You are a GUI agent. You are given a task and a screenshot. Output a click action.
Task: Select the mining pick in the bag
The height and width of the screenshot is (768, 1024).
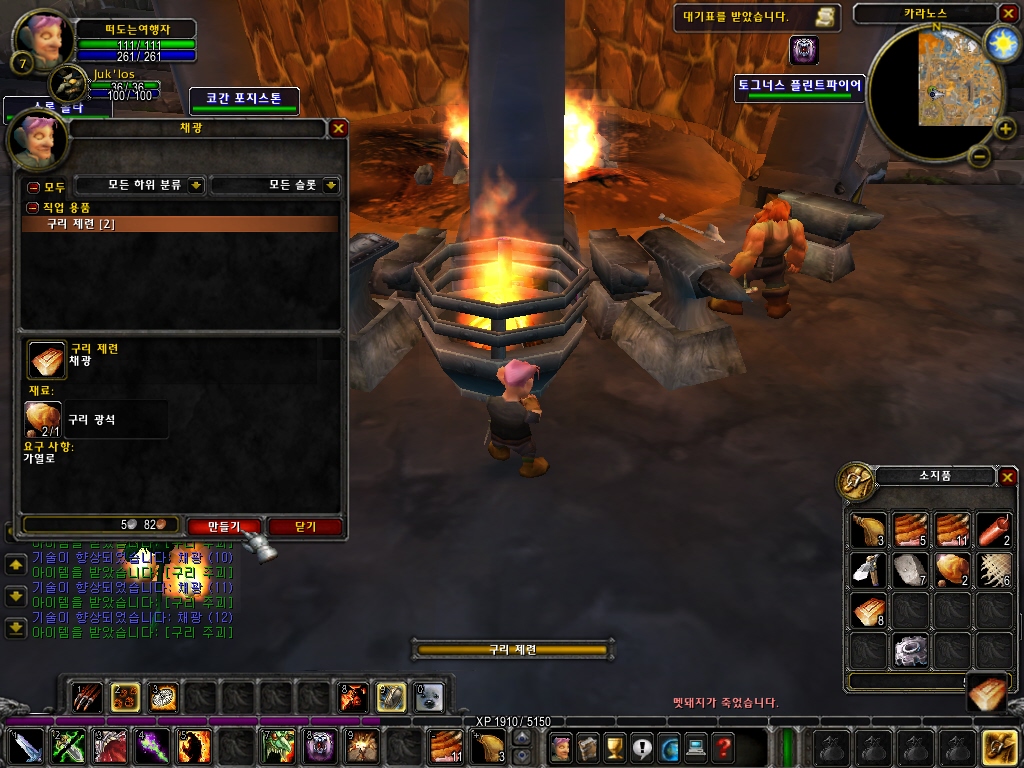[x=868, y=570]
